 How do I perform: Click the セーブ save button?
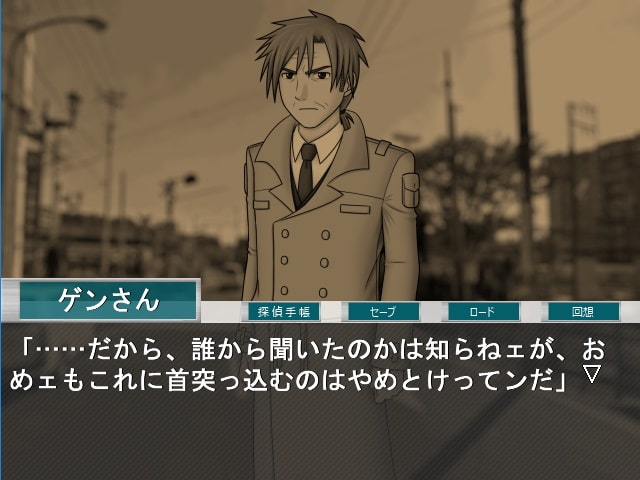pos(383,312)
